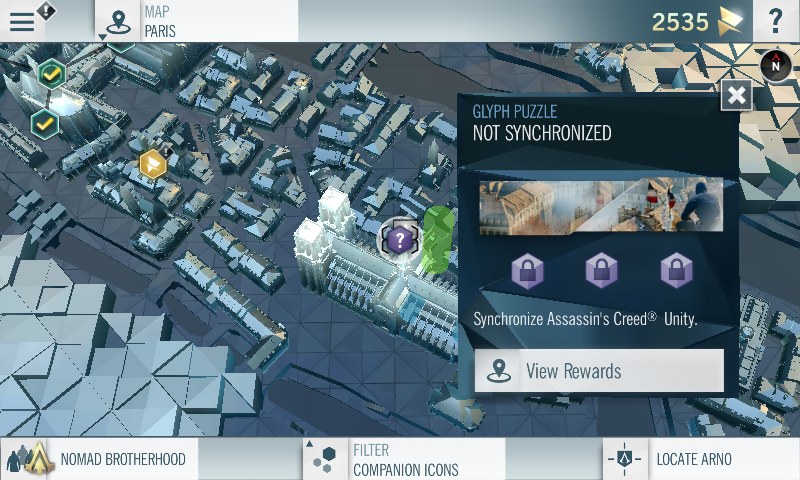Viewport: 800px width, 480px height.
Task: Click the compass north indicator
Action: [775, 66]
